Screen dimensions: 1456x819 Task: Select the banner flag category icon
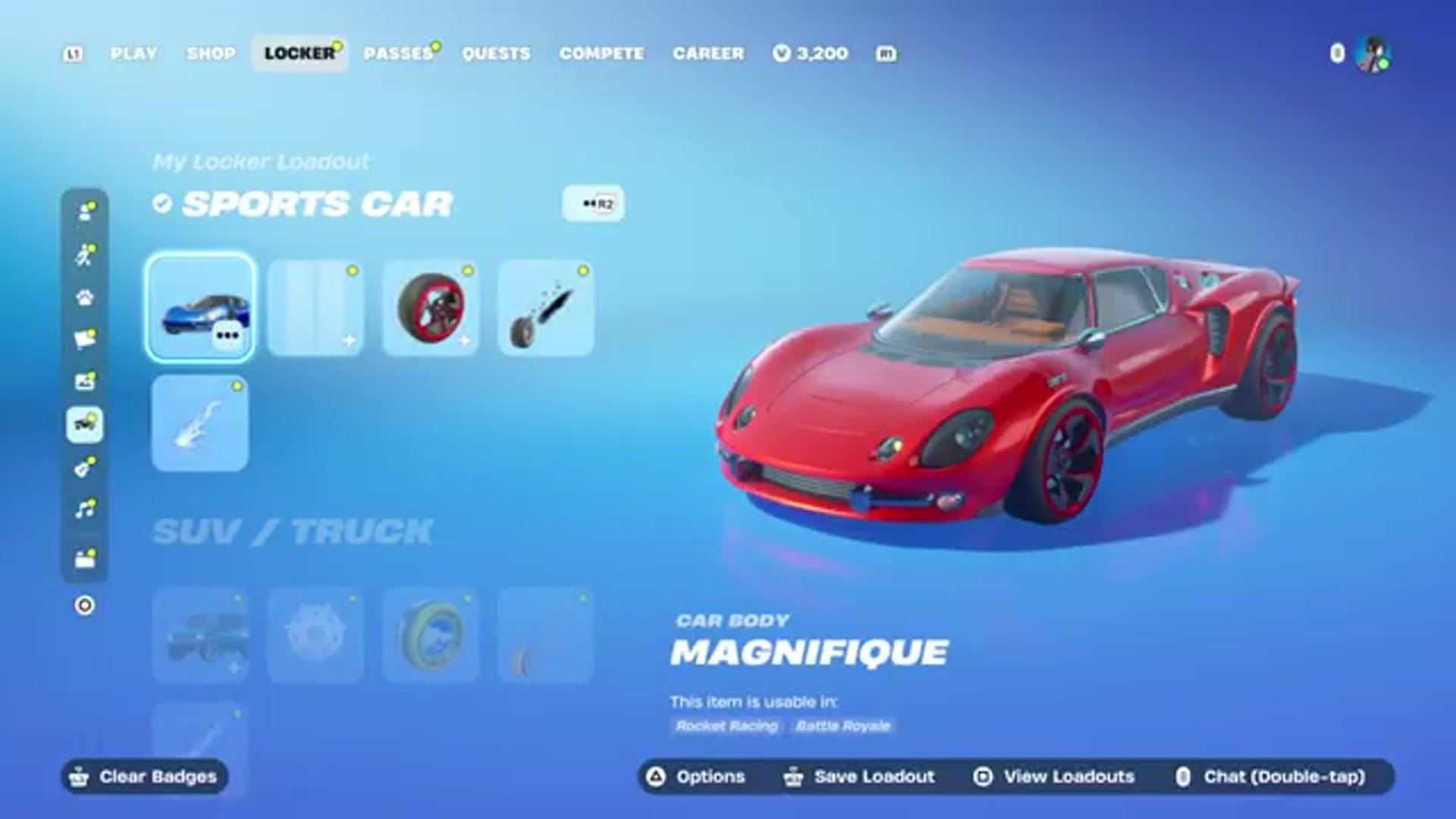coord(86,337)
